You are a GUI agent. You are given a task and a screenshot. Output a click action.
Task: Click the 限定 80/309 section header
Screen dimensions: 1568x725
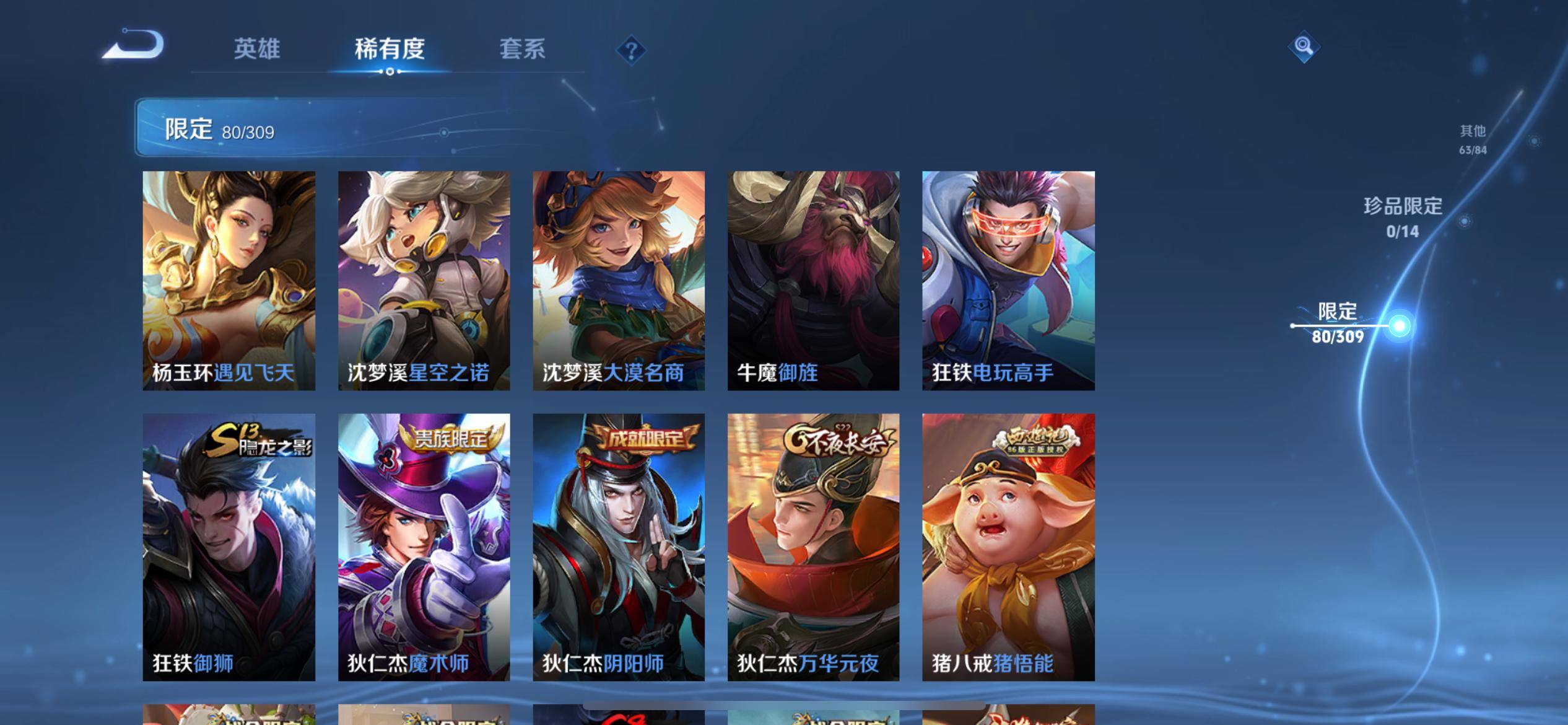click(219, 130)
